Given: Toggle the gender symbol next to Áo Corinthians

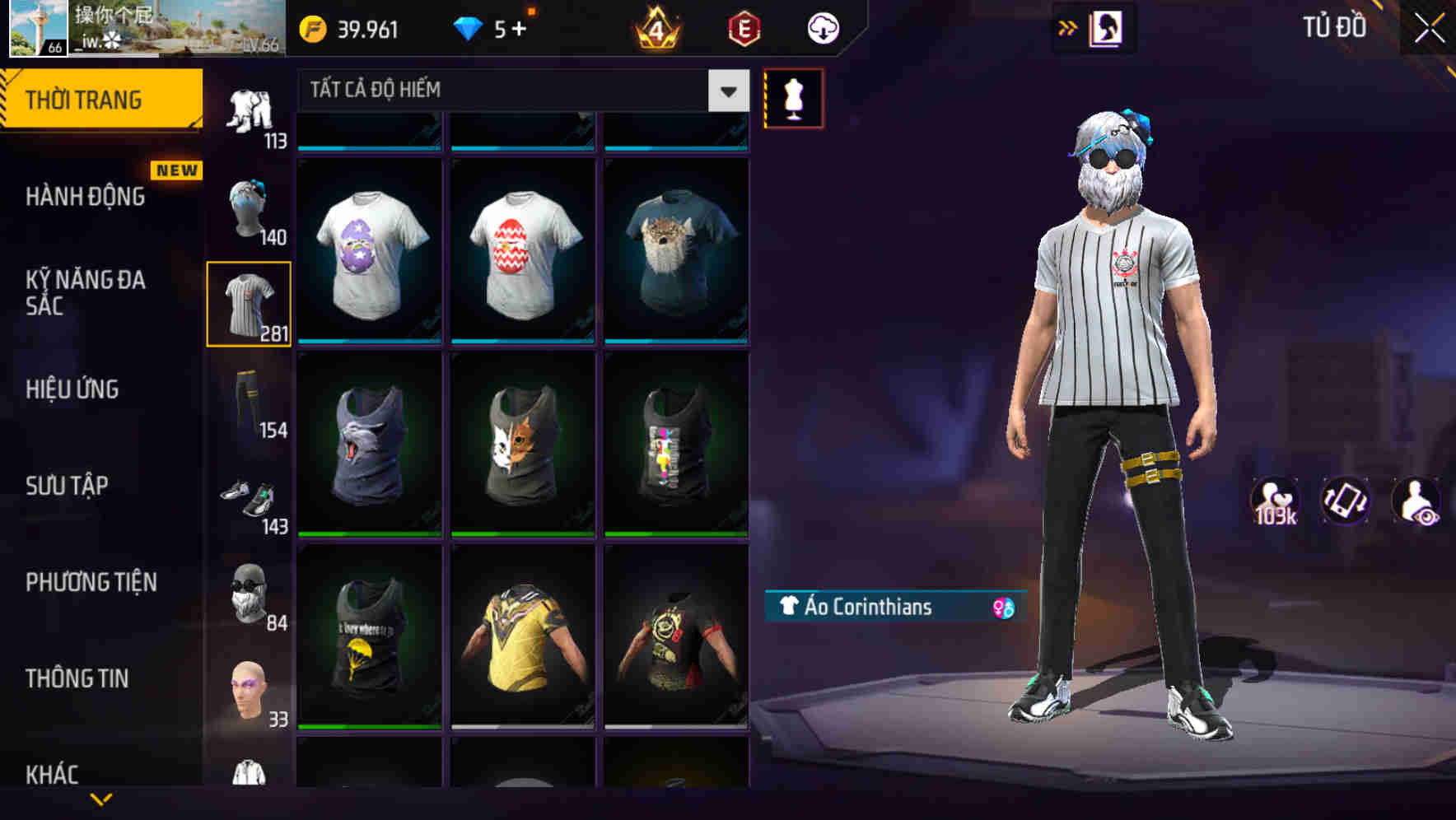Looking at the screenshot, I should (x=999, y=608).
